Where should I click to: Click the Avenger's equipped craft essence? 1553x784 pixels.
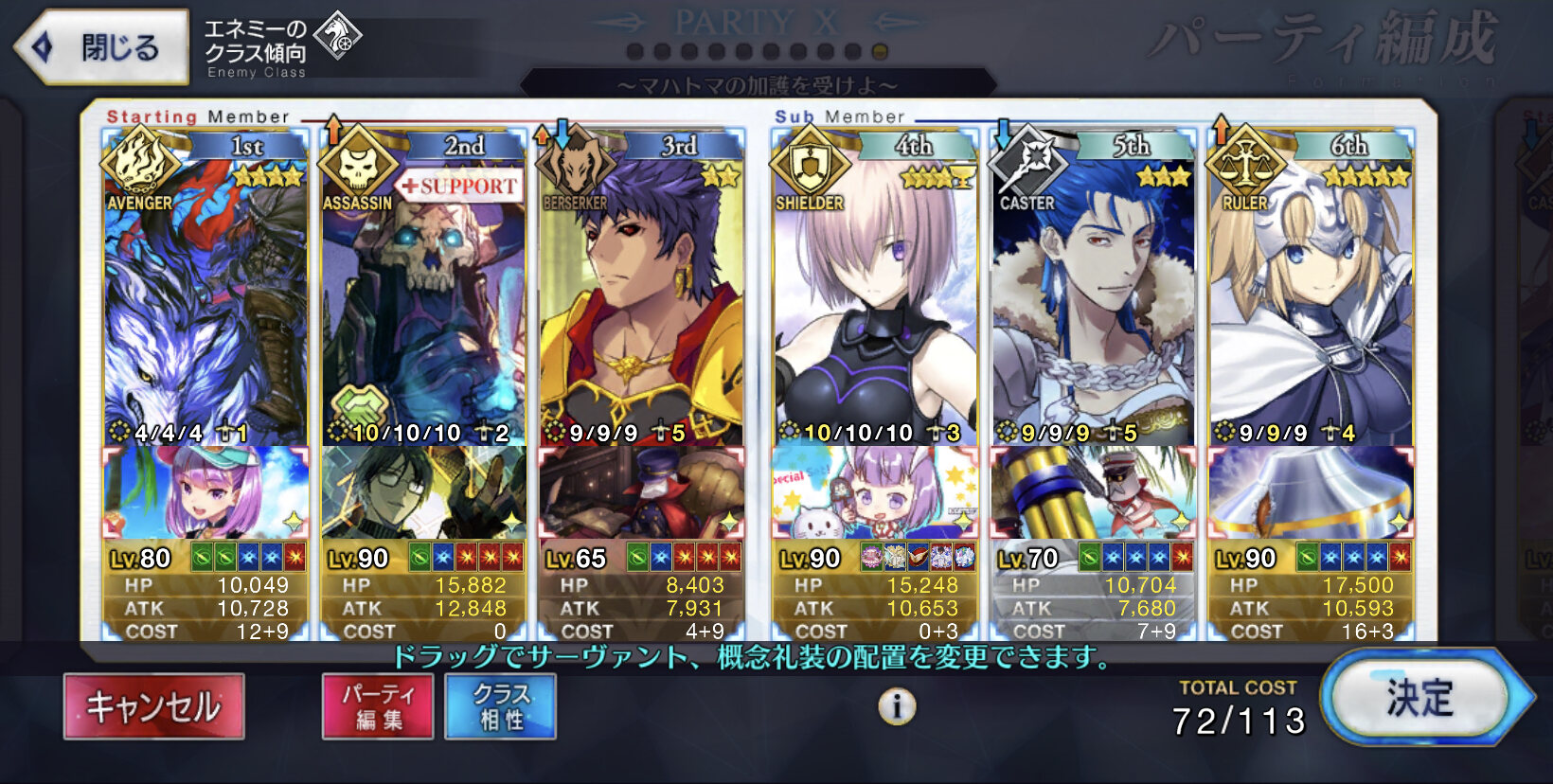click(x=205, y=492)
